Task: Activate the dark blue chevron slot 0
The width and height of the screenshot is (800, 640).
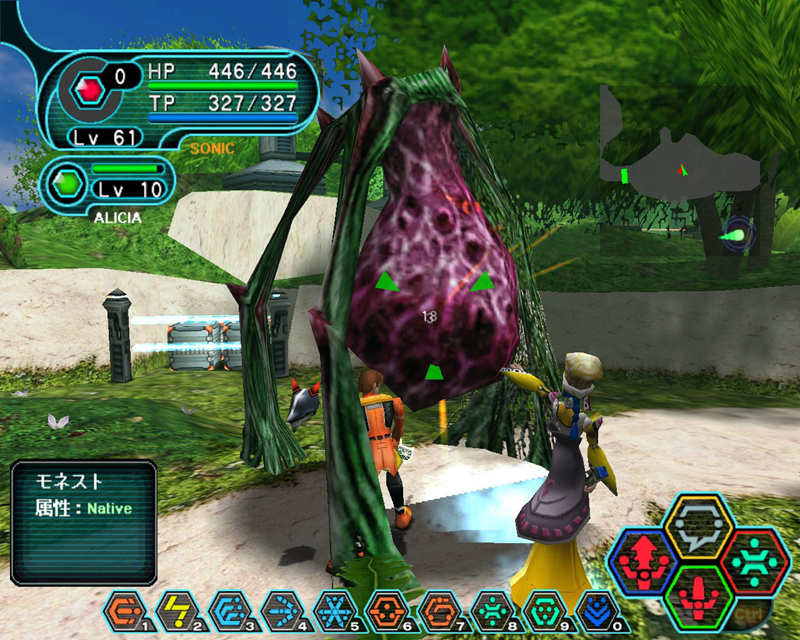Action: pos(592,608)
